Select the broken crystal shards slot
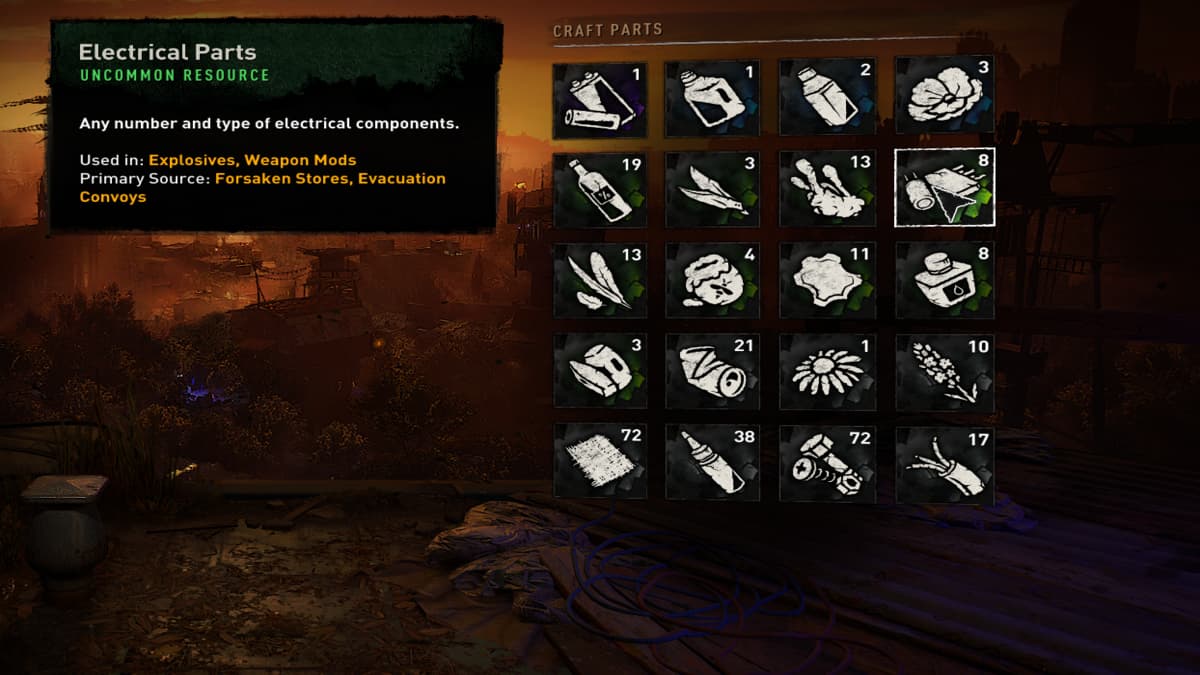 pos(600,371)
